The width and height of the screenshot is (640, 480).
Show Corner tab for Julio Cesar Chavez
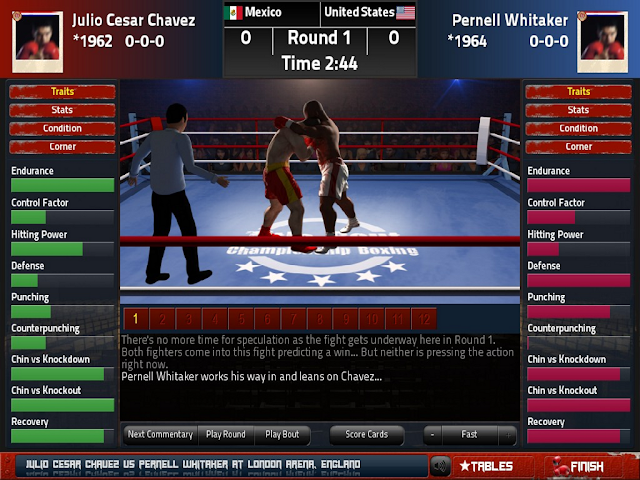[x=62, y=146]
